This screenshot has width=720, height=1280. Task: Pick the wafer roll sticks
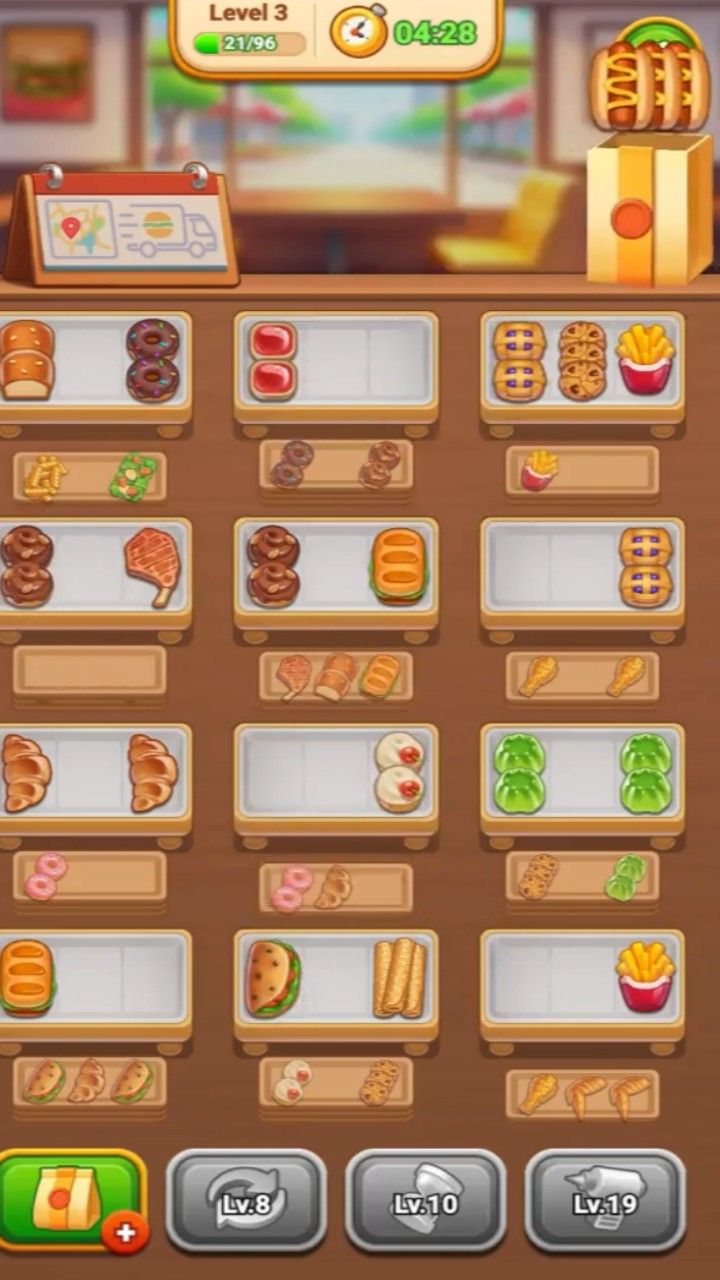point(399,977)
